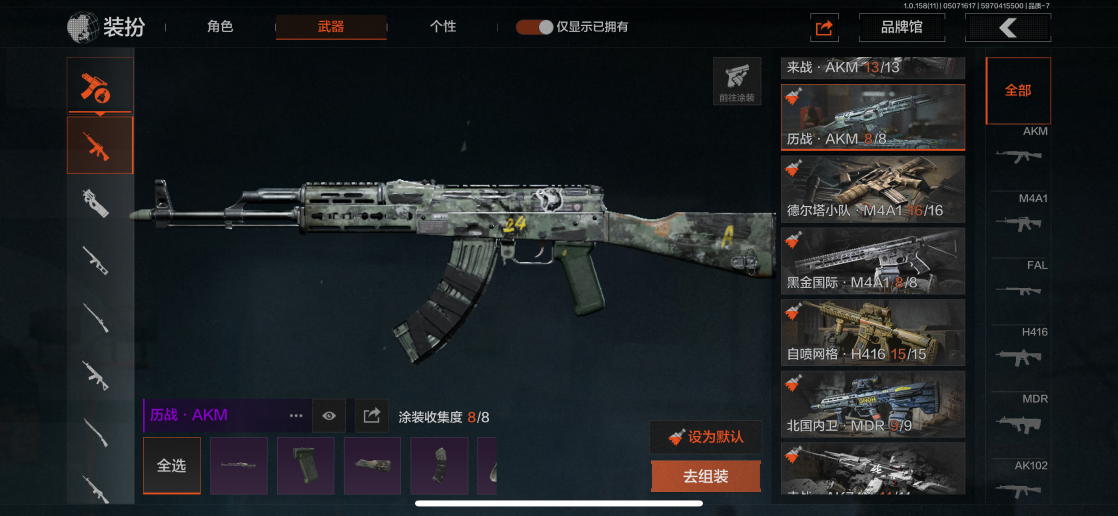Pick the 自喷网格 H416 skin
The width and height of the screenshot is (1118, 516).
pyautogui.click(x=873, y=332)
